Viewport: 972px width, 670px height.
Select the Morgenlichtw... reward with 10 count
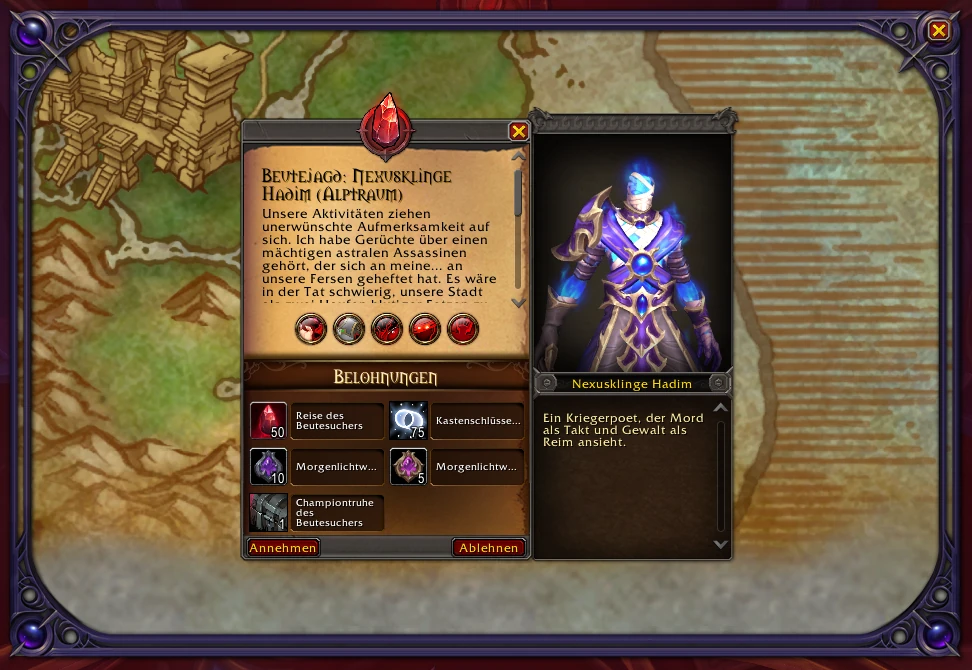click(x=268, y=466)
